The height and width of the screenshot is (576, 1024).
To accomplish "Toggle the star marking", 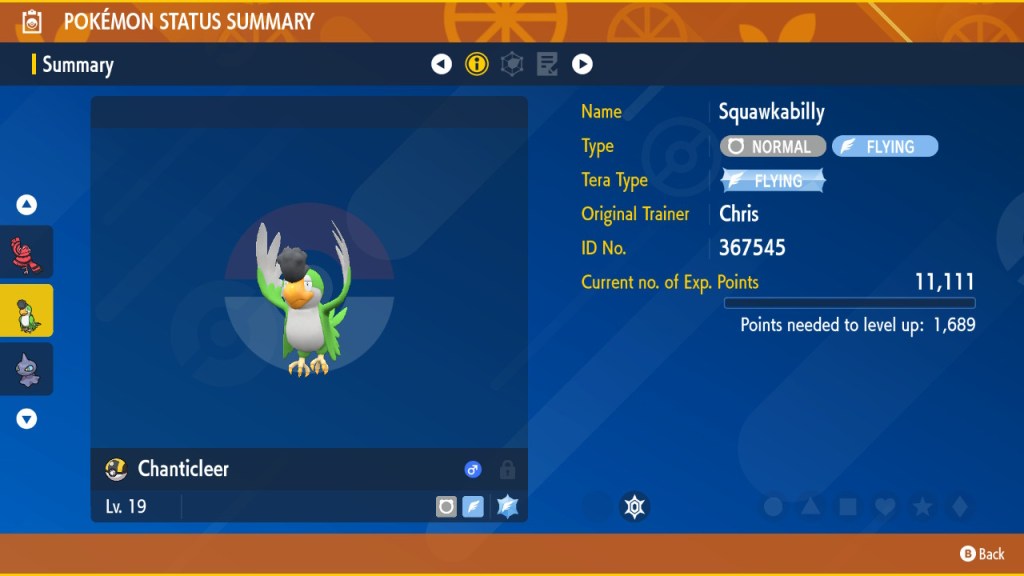I will [922, 507].
